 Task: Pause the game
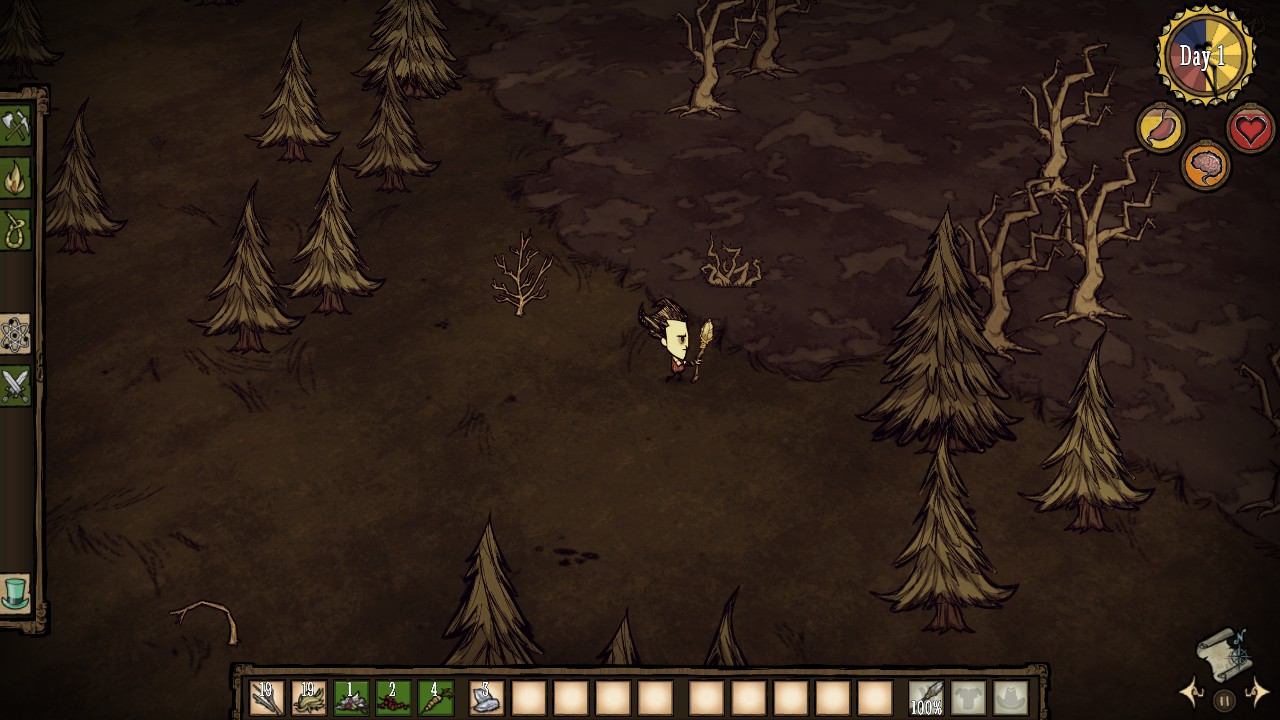click(x=1224, y=701)
